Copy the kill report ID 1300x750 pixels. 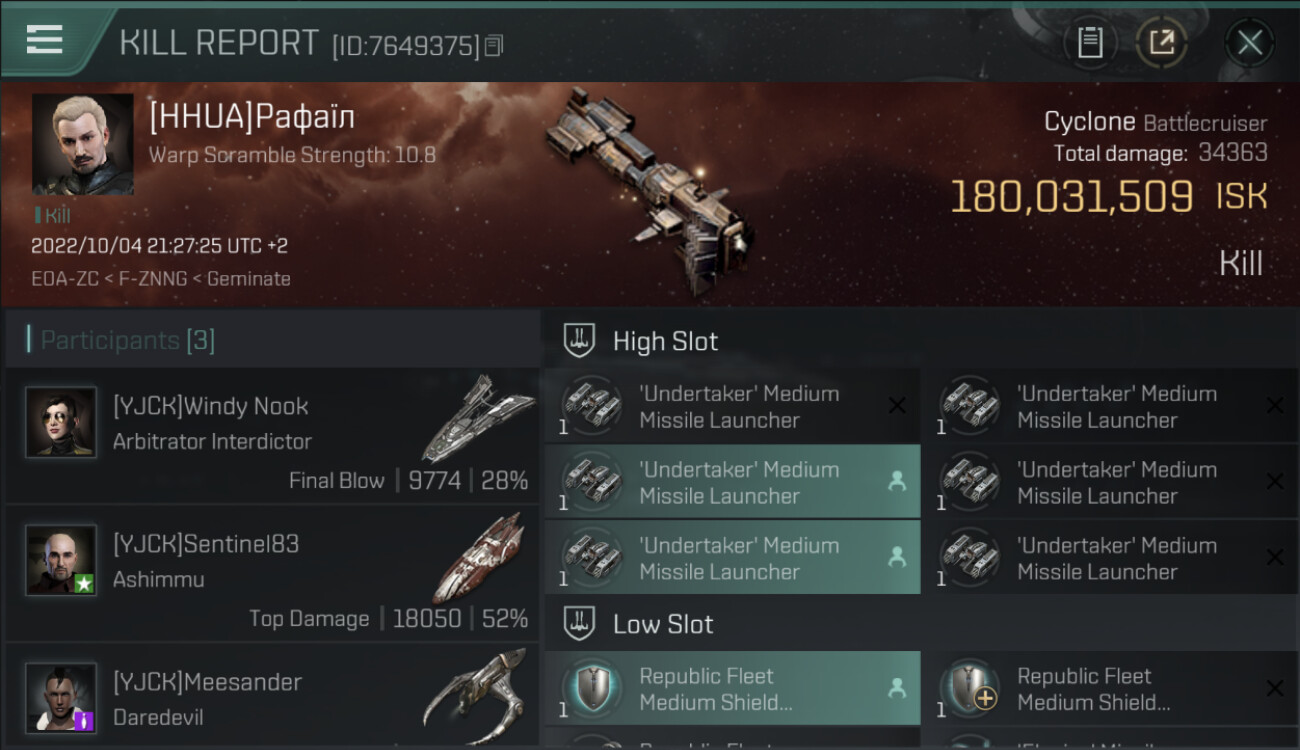click(x=494, y=45)
